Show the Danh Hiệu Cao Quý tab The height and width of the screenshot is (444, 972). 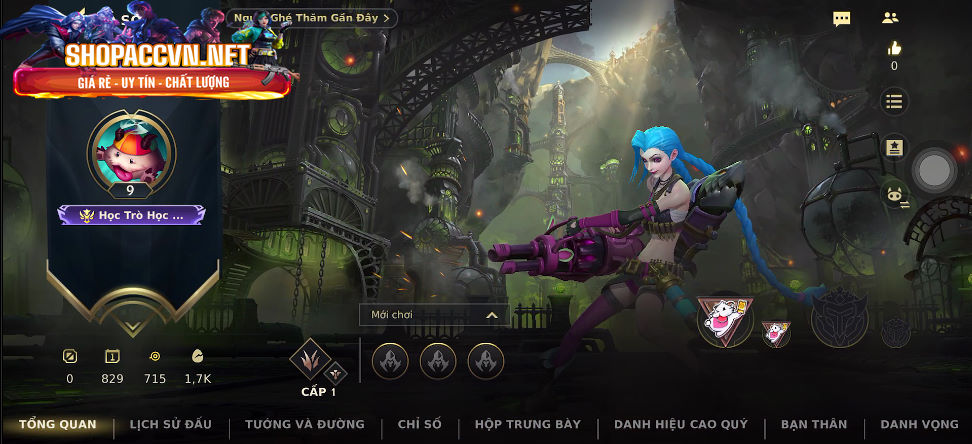pyautogui.click(x=680, y=425)
